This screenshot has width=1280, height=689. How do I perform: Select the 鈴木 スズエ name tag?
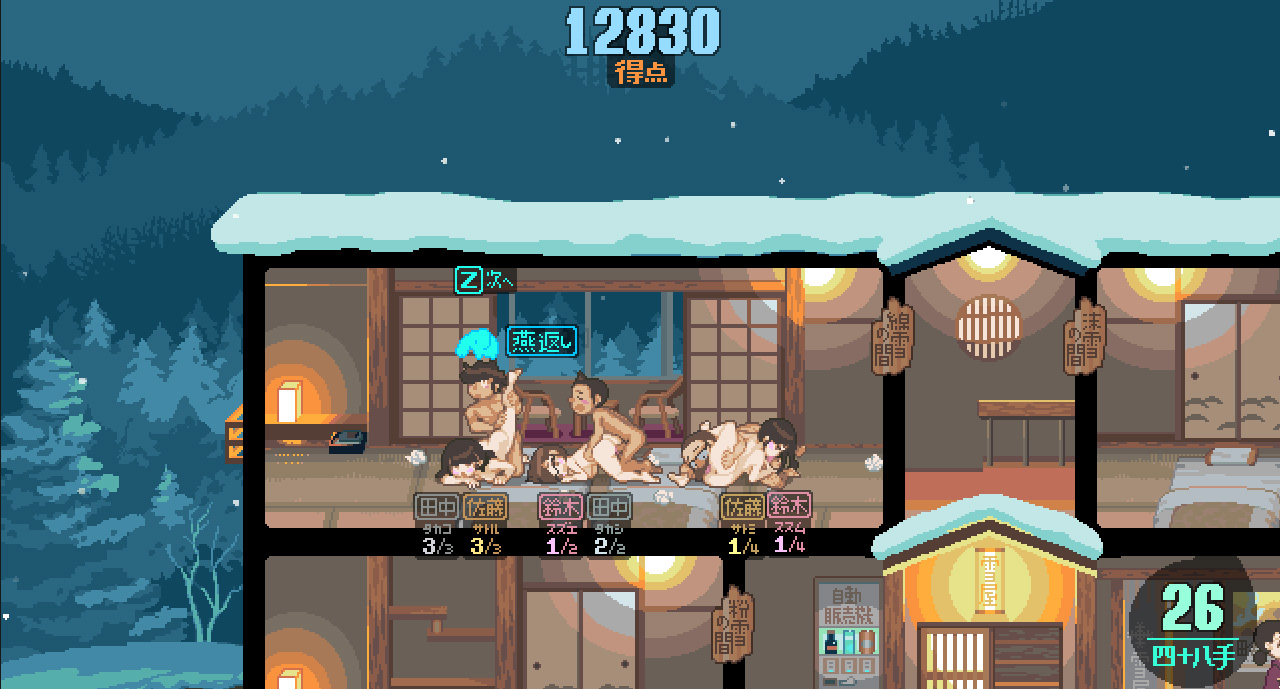tap(560, 508)
